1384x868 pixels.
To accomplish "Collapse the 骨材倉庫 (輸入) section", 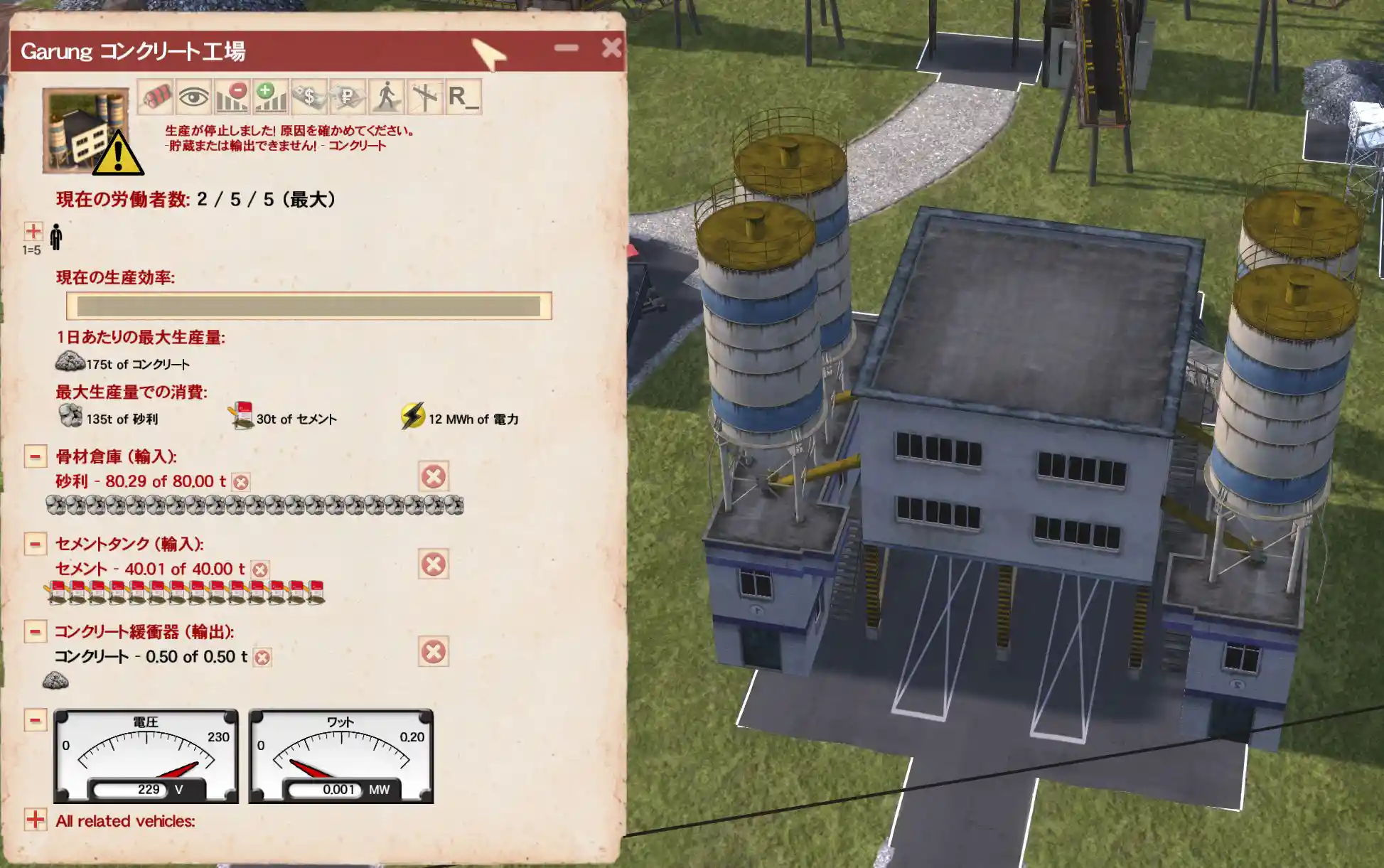I will (35, 456).
